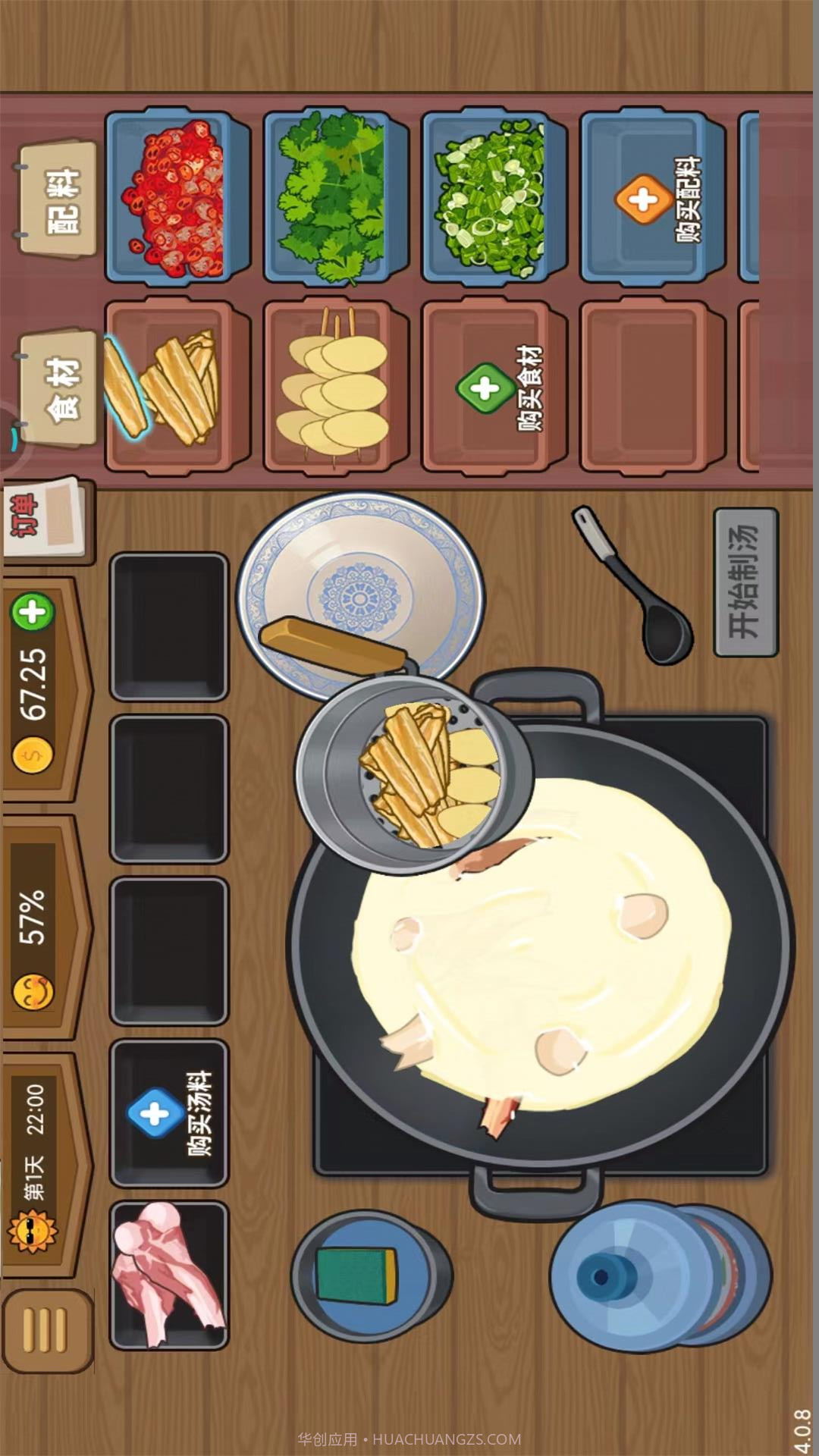Image resolution: width=819 pixels, height=1456 pixels.
Task: Open the 购买配料 topping purchase slot
Action: coord(653,199)
